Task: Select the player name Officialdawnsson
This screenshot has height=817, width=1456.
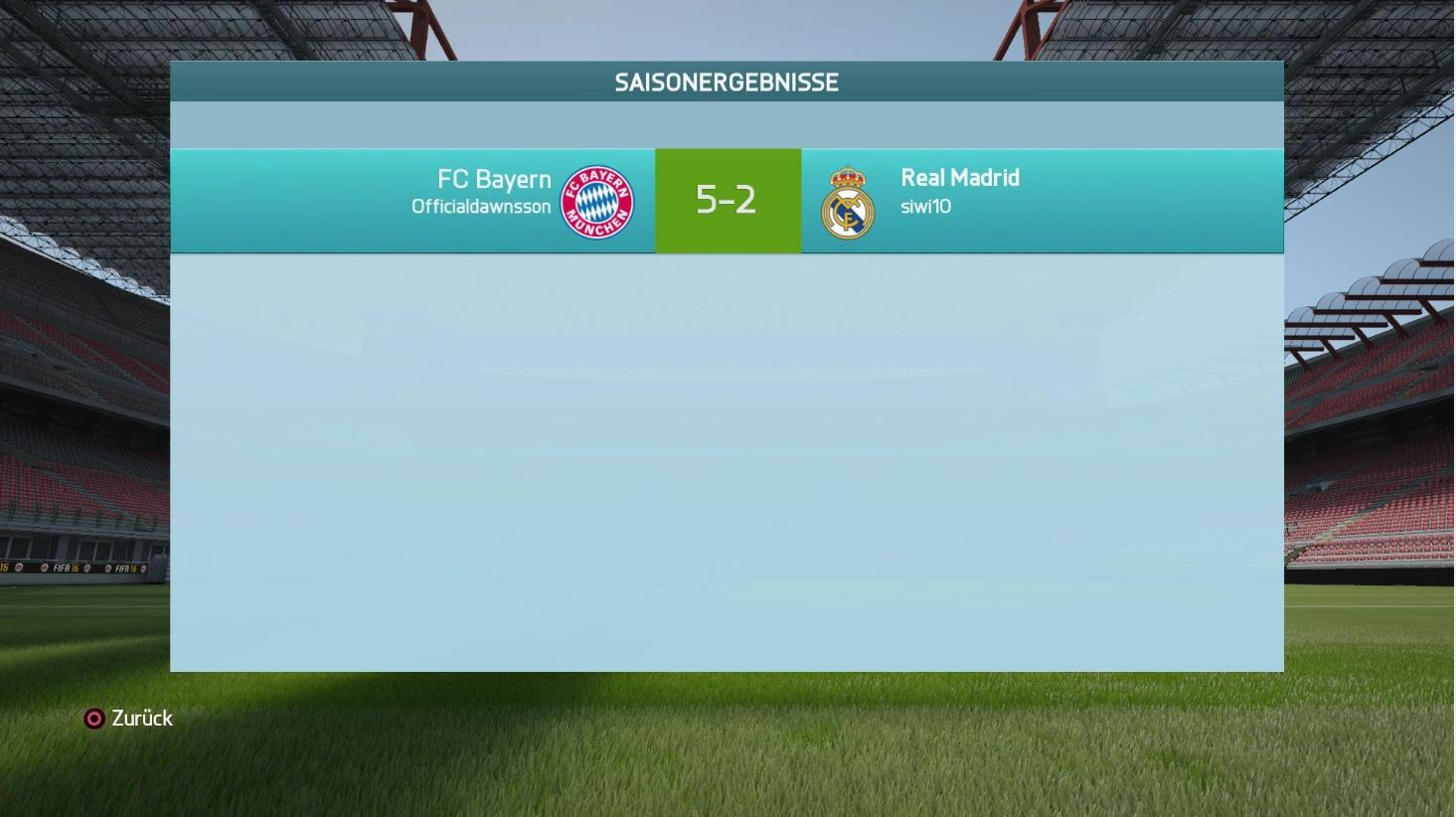Action: [480, 207]
